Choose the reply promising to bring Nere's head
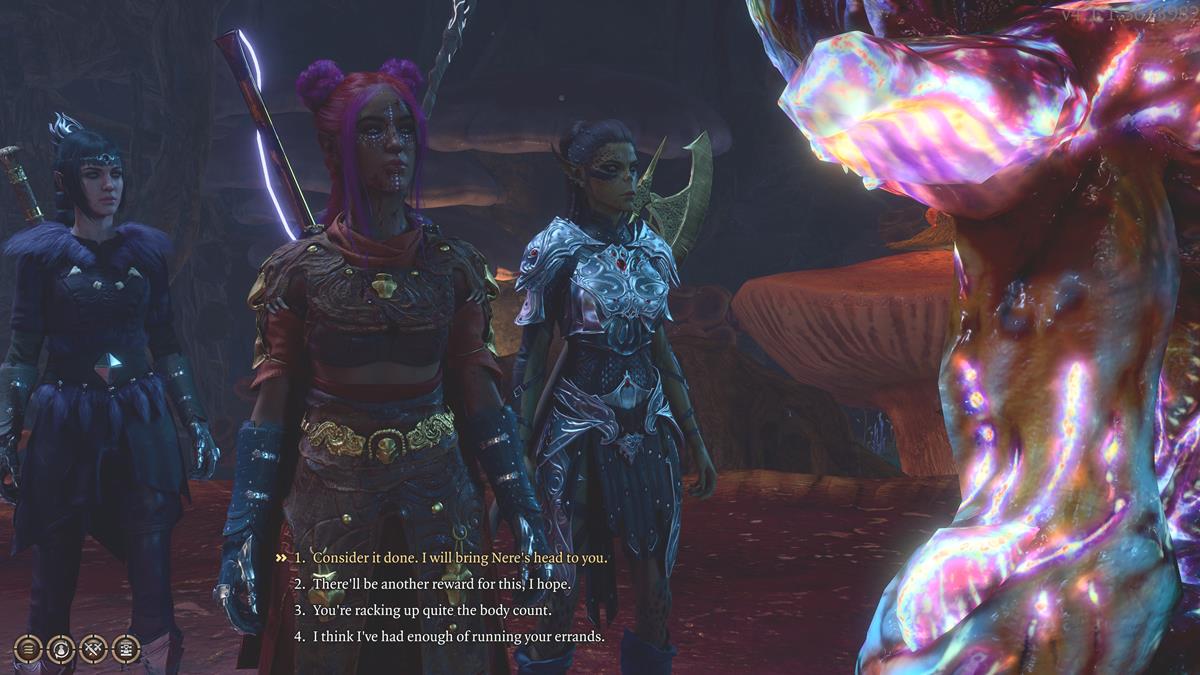This screenshot has width=1200, height=675. pyautogui.click(x=459, y=557)
